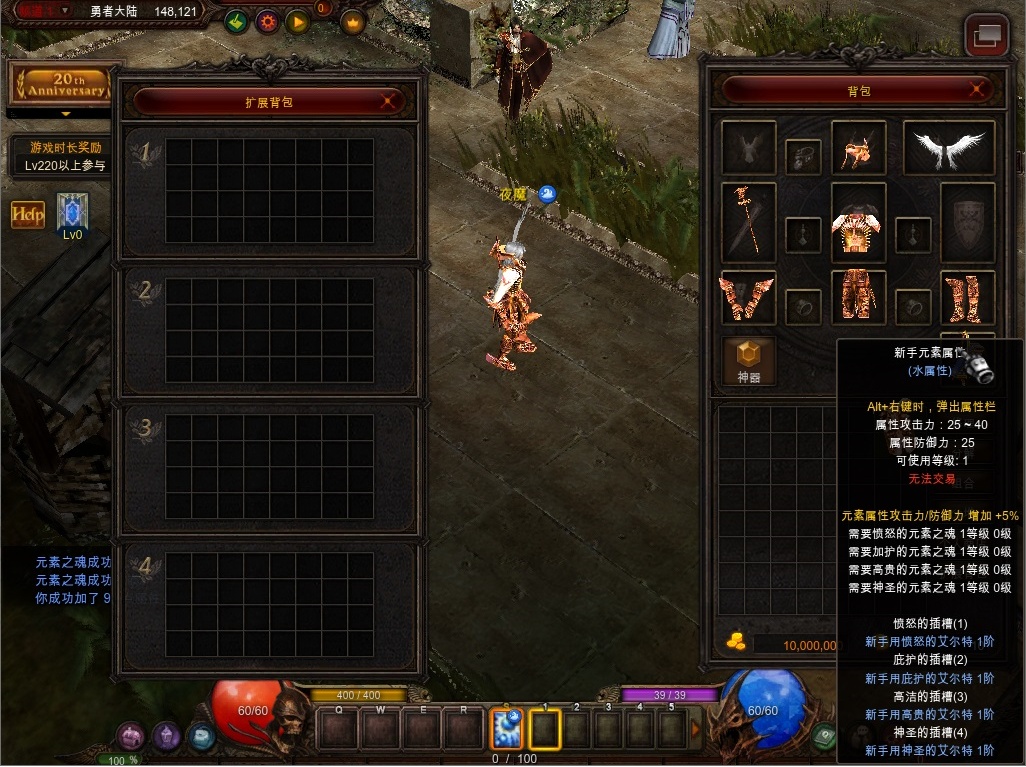Click the yellow play arrow icon
1026x767 pixels.
(298, 21)
